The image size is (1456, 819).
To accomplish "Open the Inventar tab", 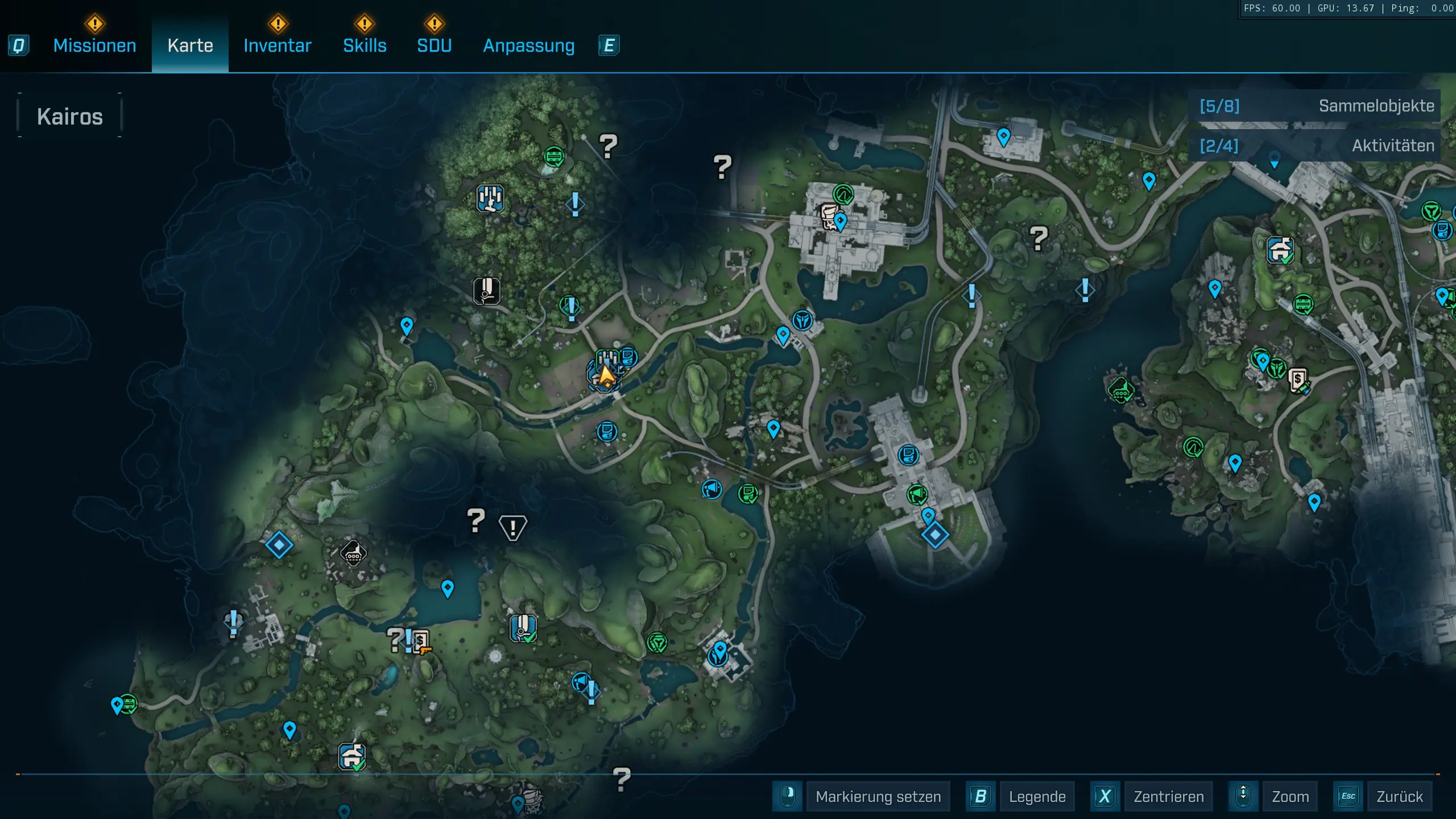I will (x=278, y=45).
